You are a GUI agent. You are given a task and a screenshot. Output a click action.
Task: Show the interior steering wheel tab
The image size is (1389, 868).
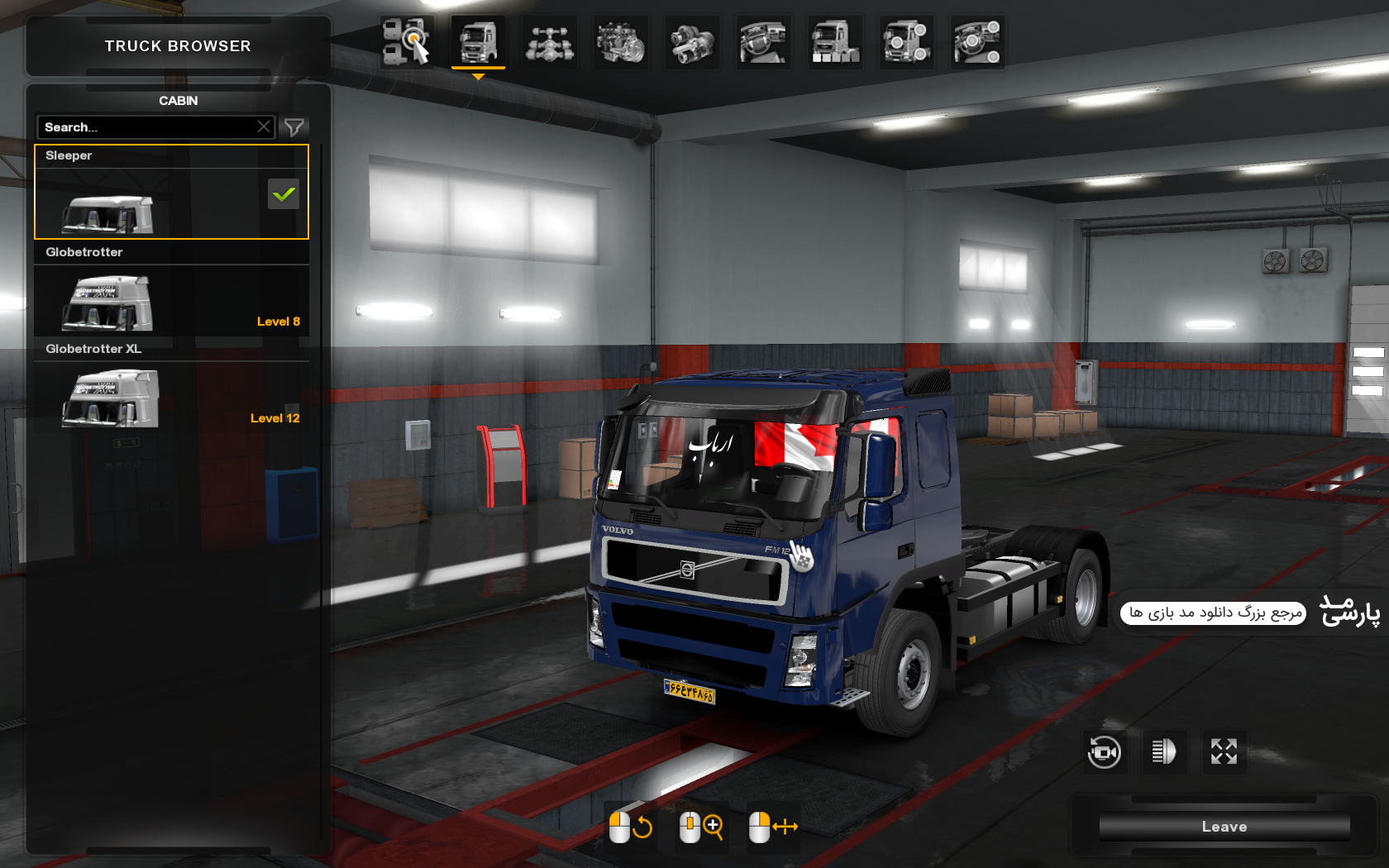(763, 41)
